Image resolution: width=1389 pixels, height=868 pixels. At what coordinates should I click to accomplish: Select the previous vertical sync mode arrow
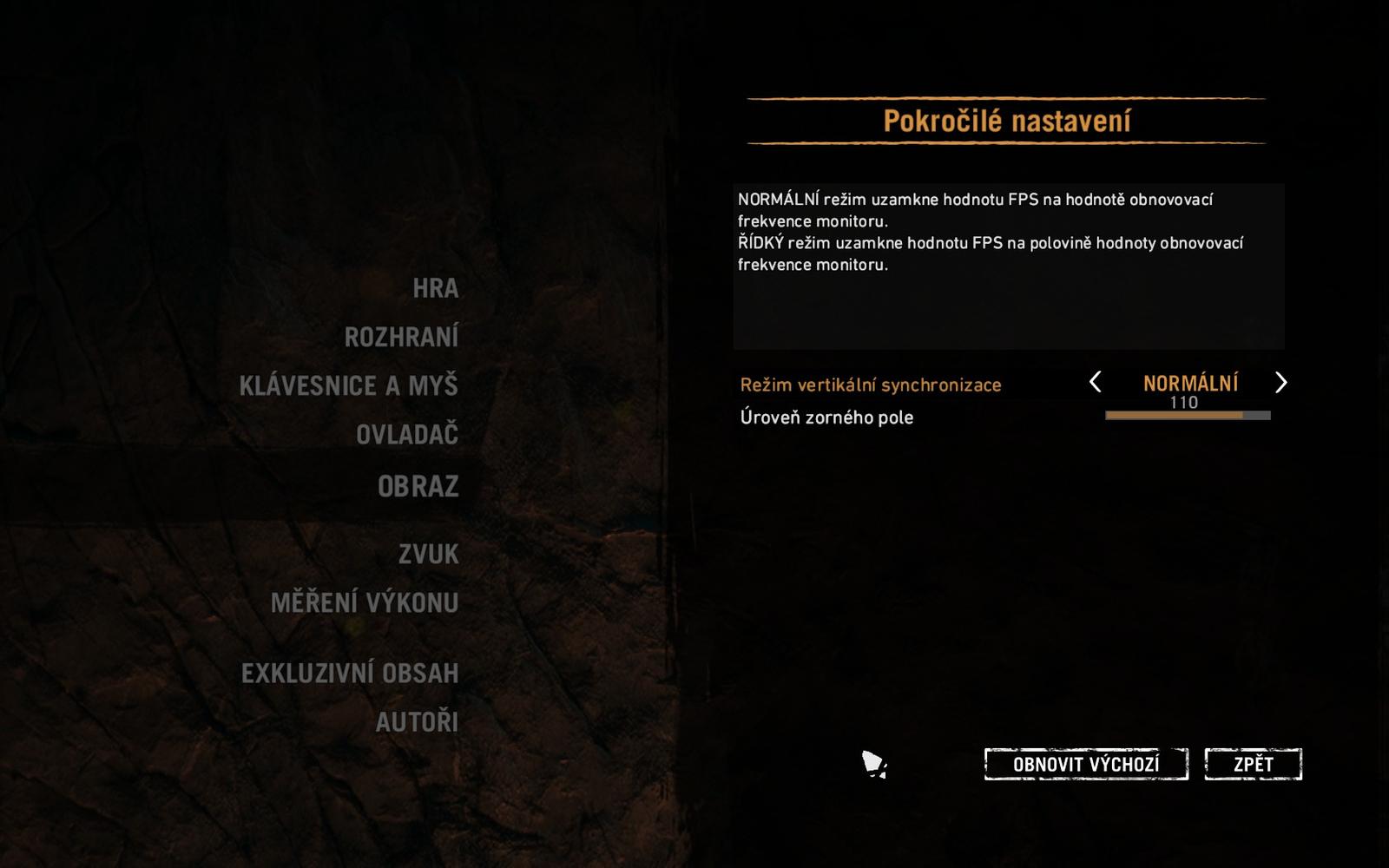click(1096, 383)
